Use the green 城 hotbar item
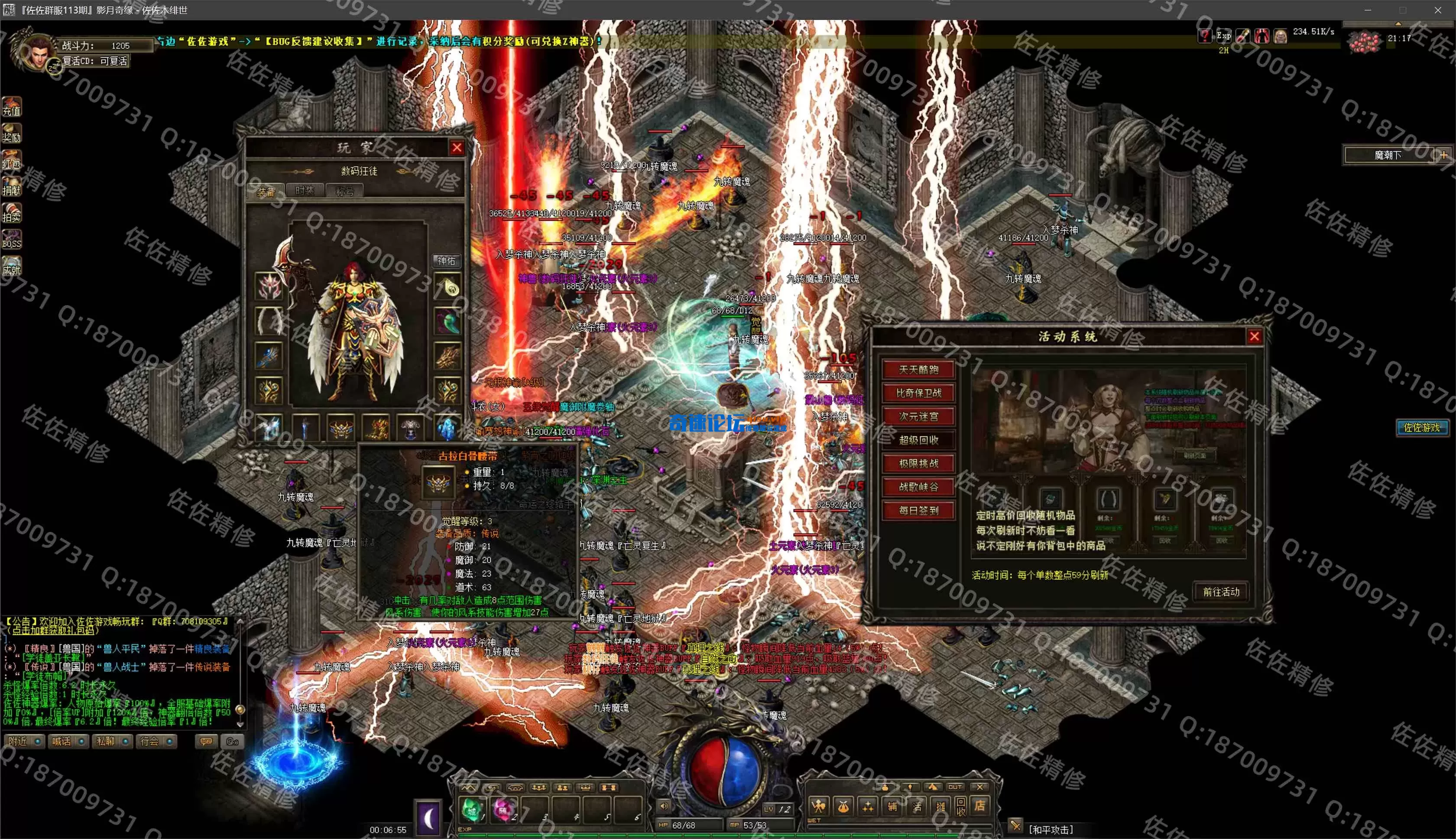 [472, 810]
